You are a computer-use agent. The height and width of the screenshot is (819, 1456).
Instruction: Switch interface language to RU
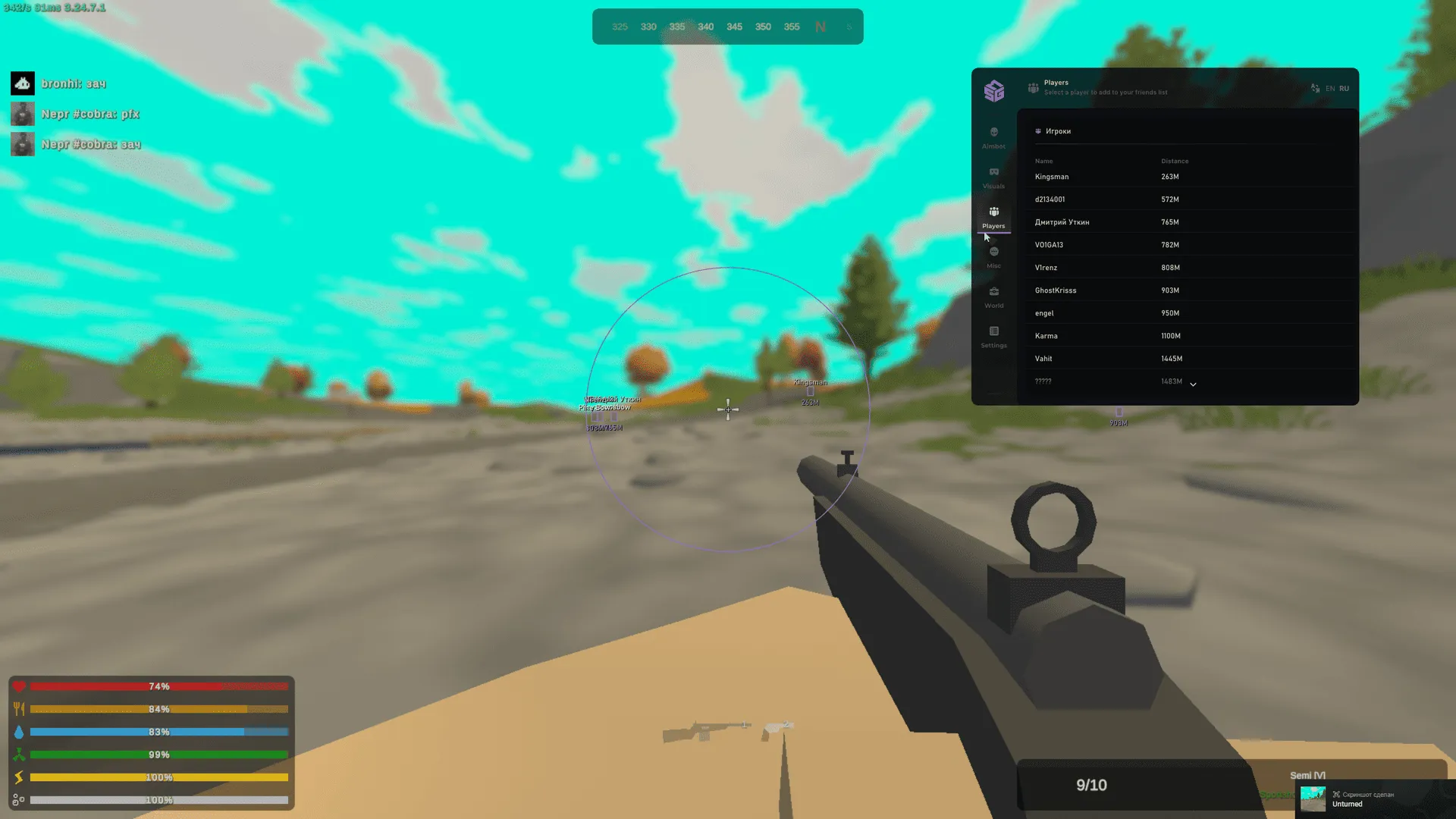point(1344,88)
